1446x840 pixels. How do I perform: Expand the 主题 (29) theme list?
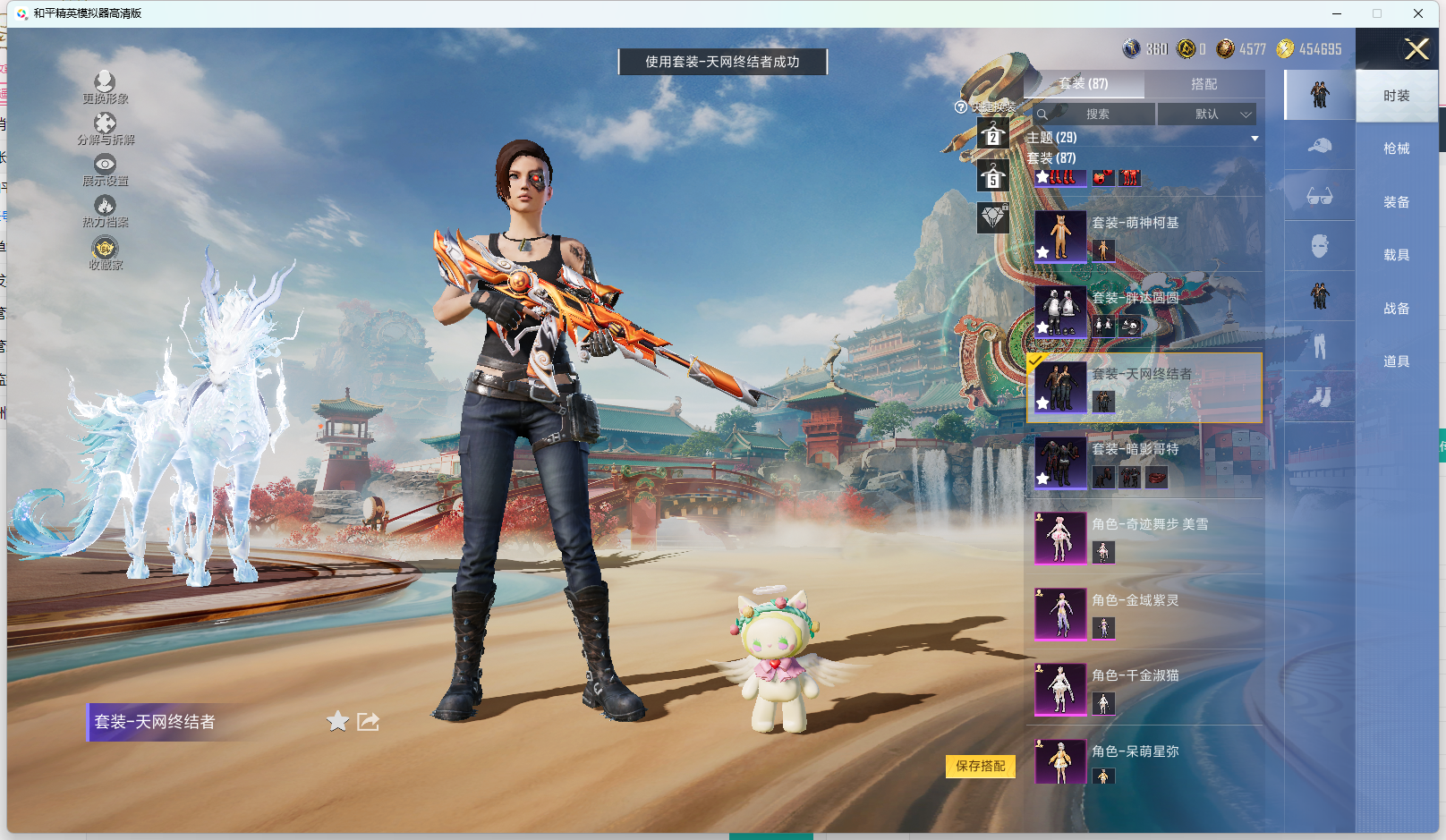1255,138
